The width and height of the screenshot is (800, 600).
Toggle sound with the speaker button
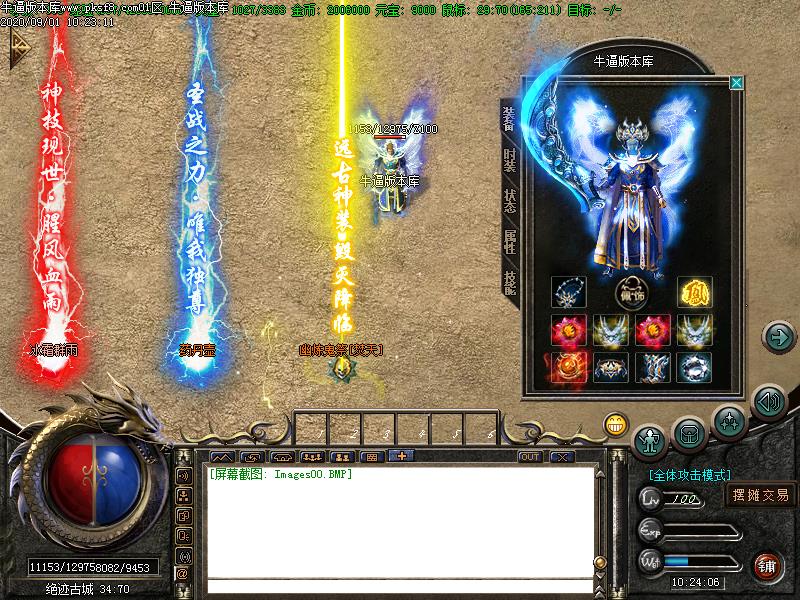pos(768,403)
